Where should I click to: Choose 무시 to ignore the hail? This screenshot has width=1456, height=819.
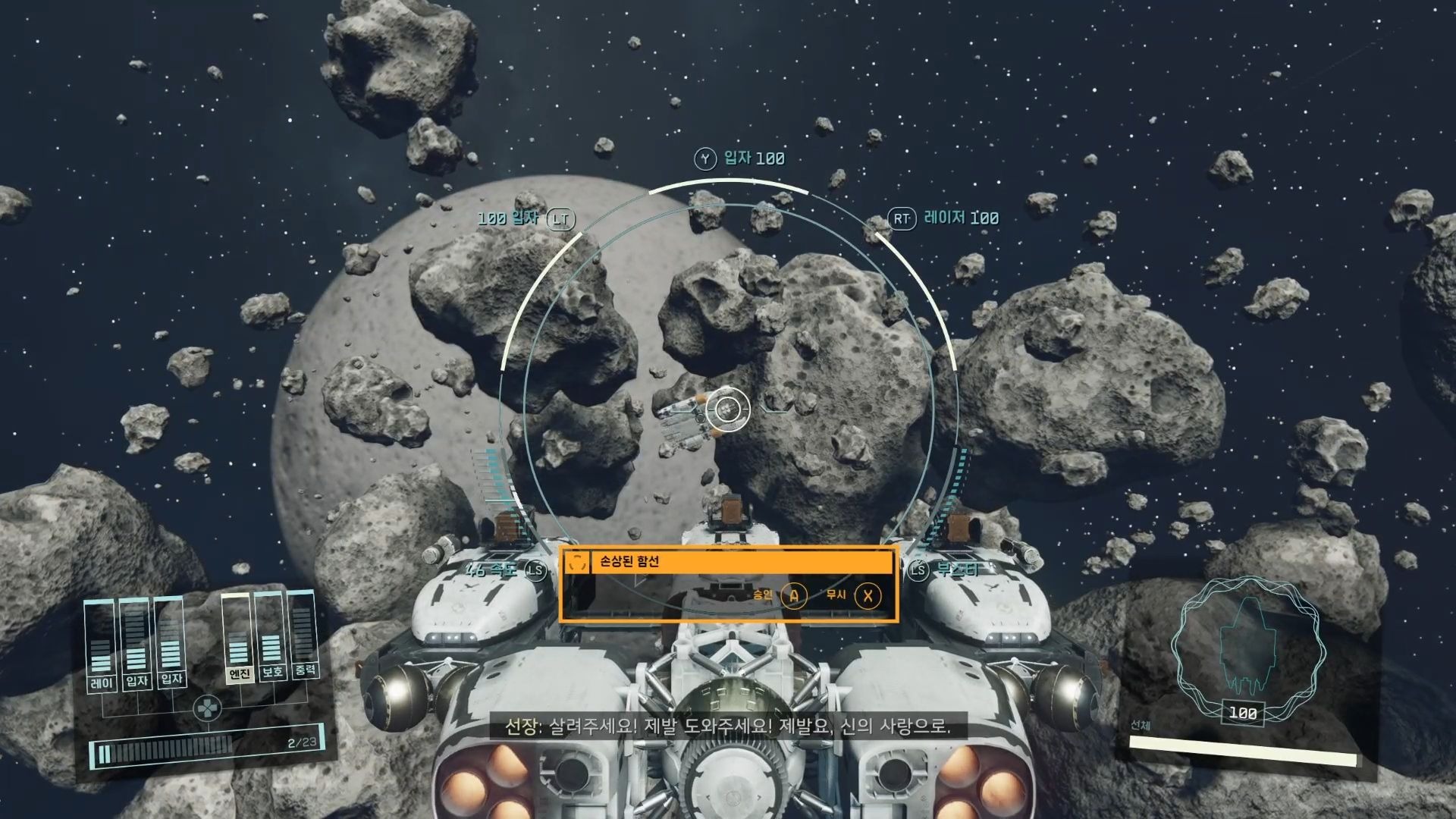(867, 596)
